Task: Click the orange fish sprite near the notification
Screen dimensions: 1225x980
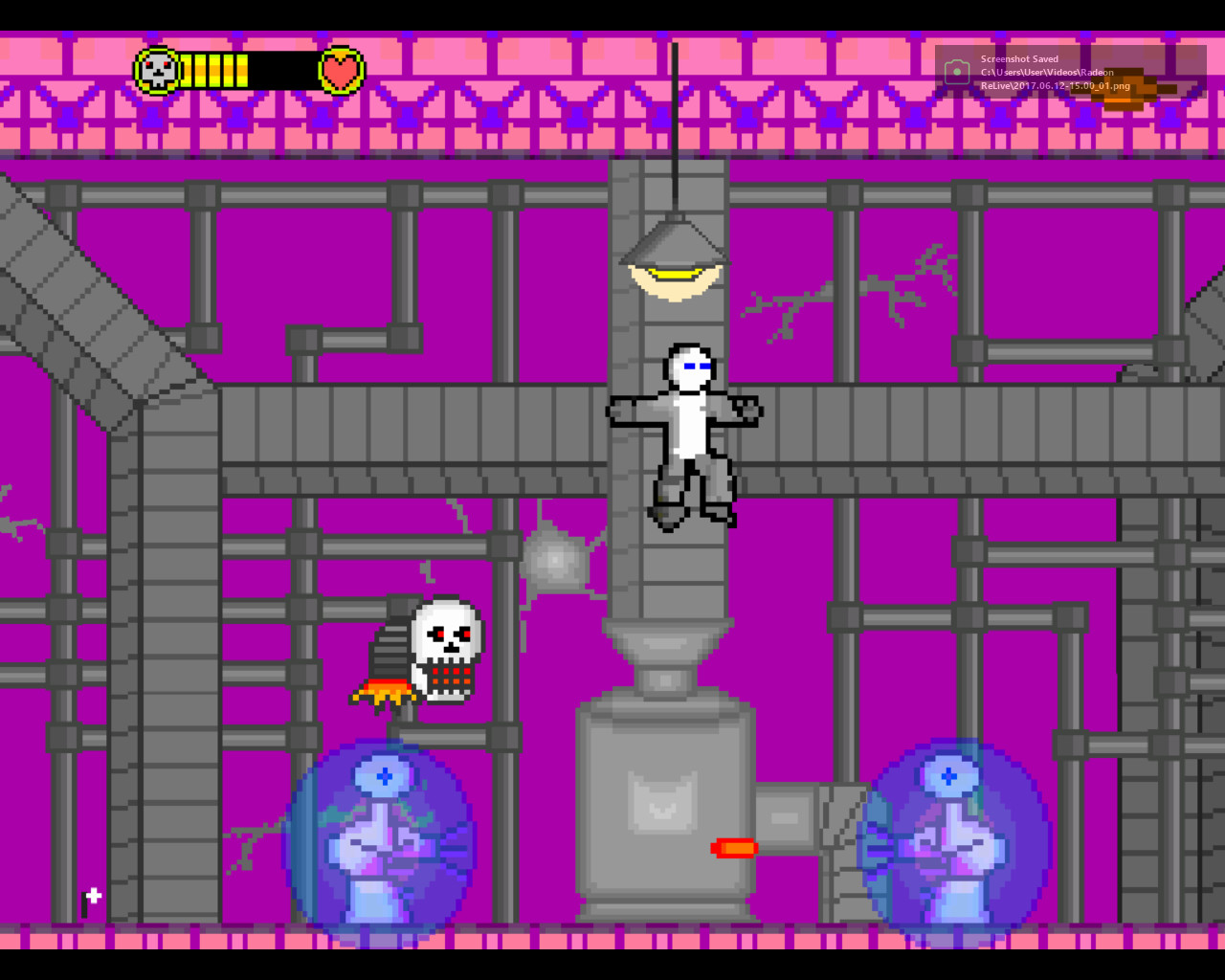Action: pos(1125,89)
